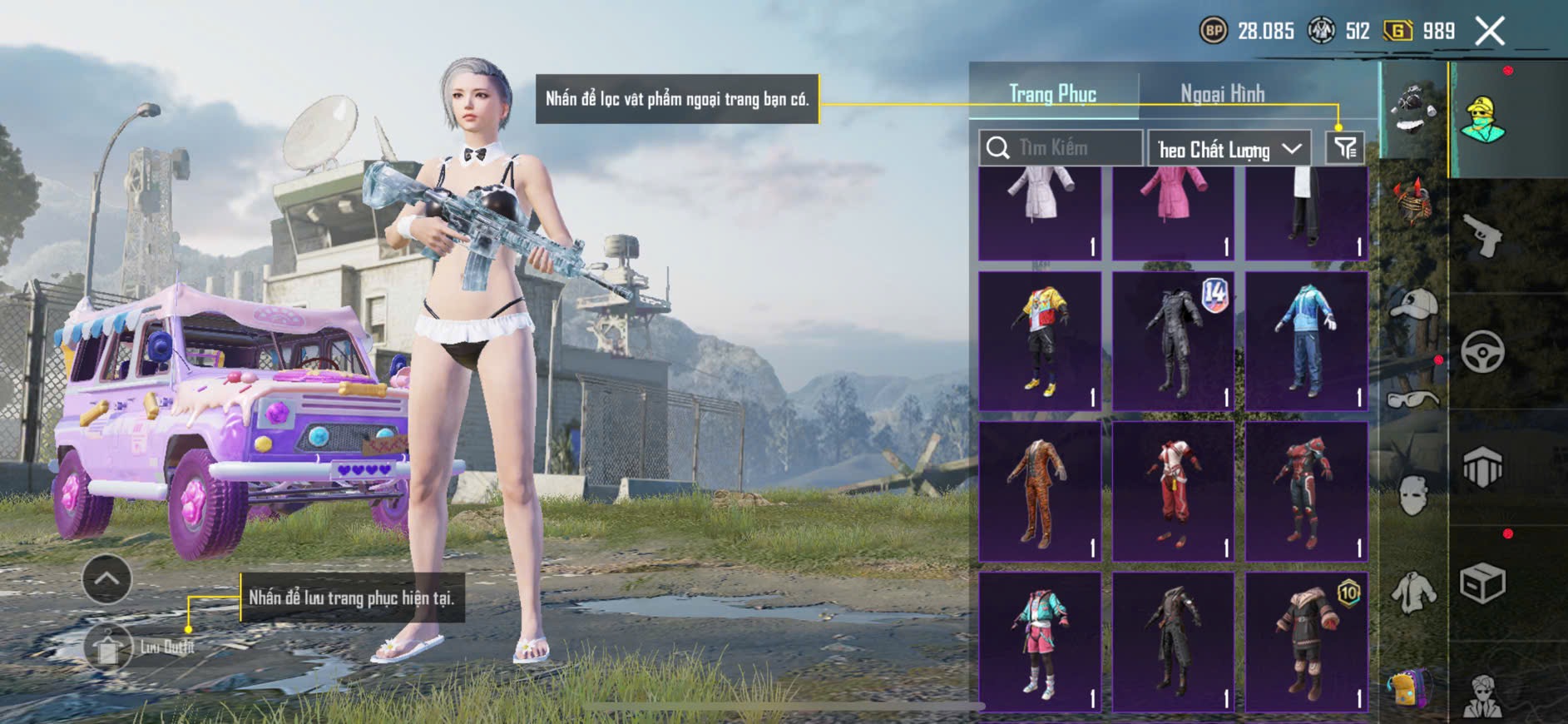The height and width of the screenshot is (724, 1568).
Task: Click the Tìm Kiếm search field
Action: tap(1061, 148)
